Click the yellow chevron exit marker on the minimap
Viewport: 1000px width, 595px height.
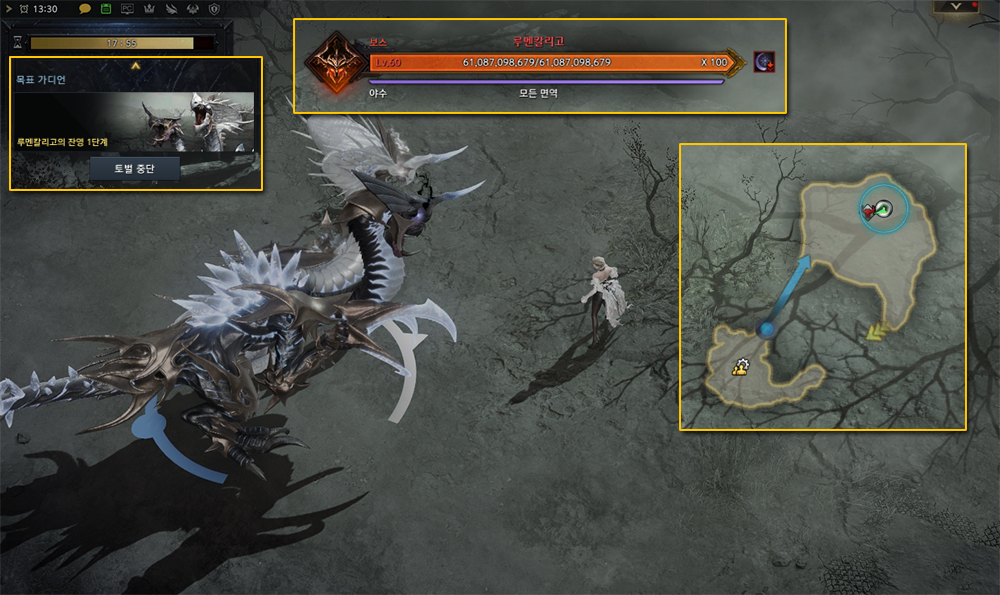879,332
